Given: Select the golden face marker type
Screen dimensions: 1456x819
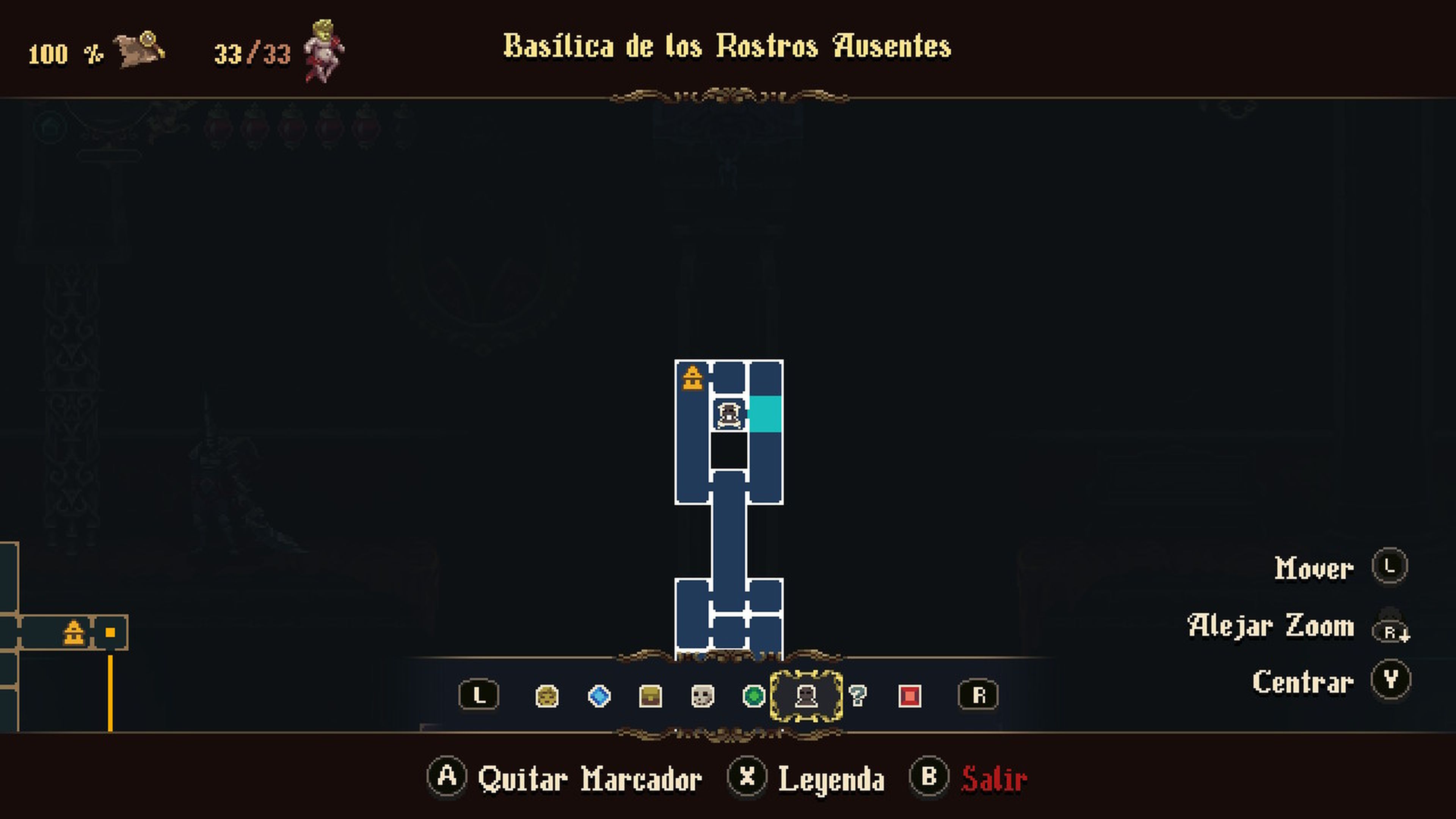Looking at the screenshot, I should coord(546,696).
